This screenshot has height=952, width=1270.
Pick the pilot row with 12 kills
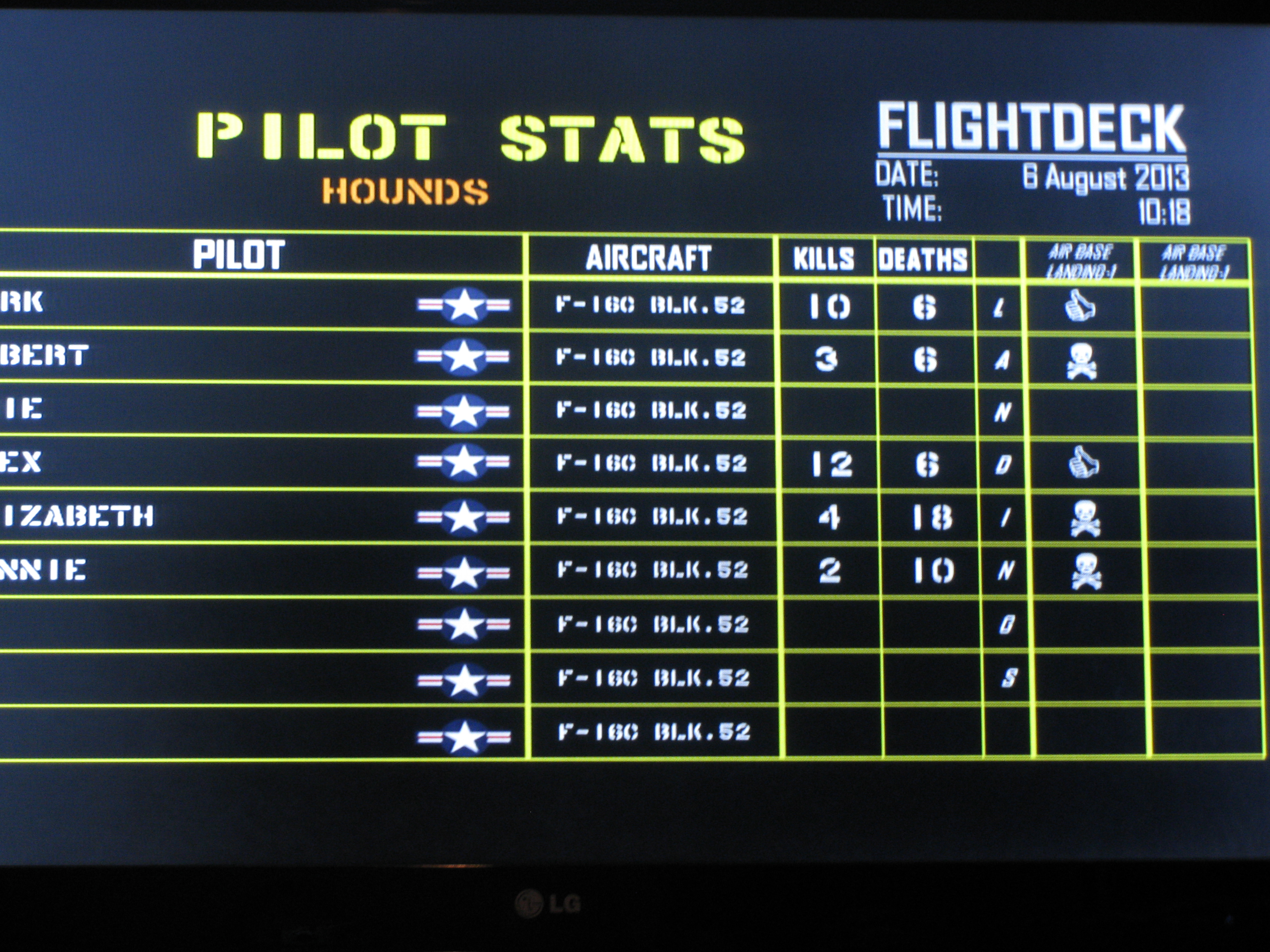click(x=21, y=462)
